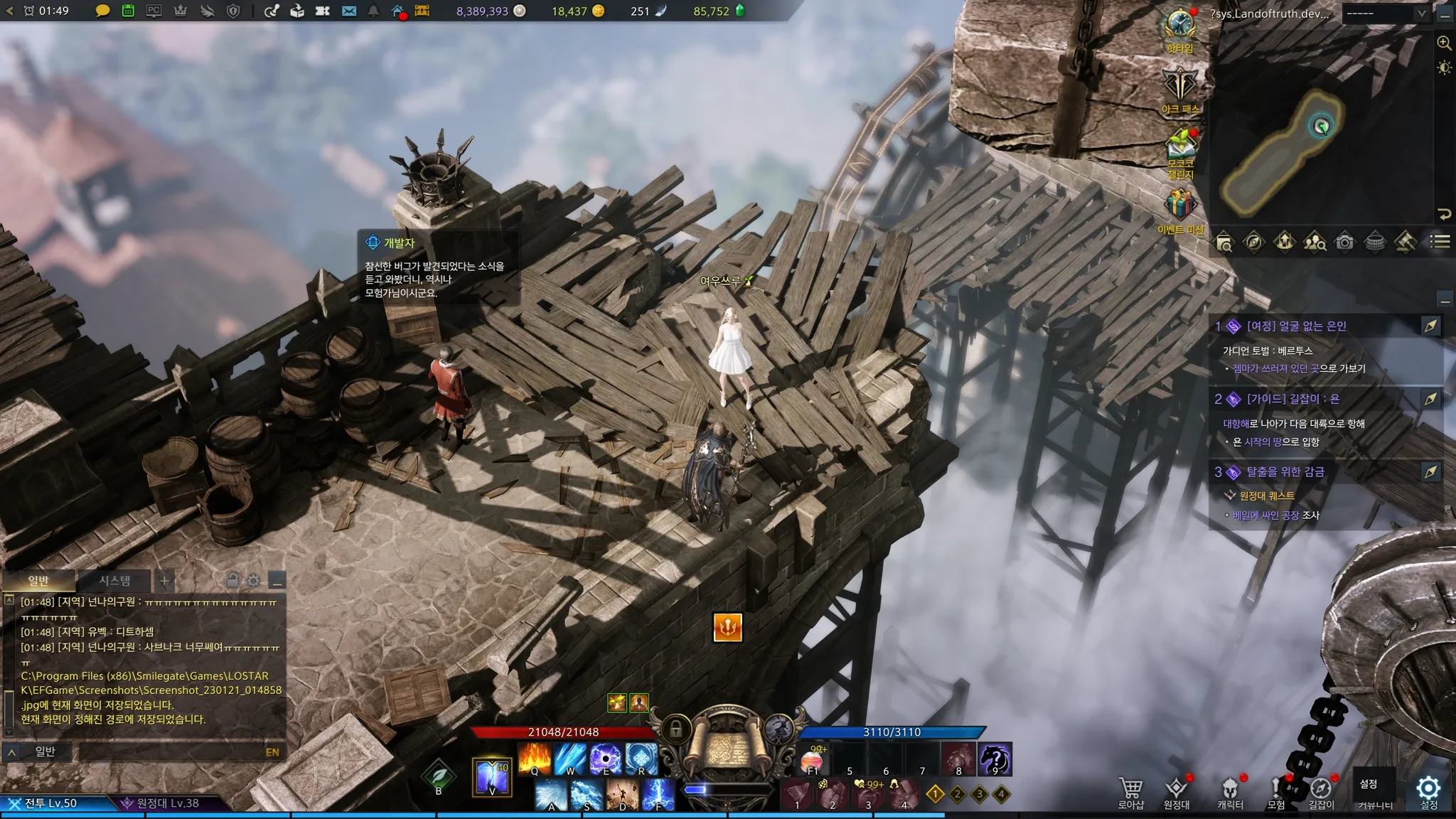Open the Event Mission gift box

coord(1180,208)
